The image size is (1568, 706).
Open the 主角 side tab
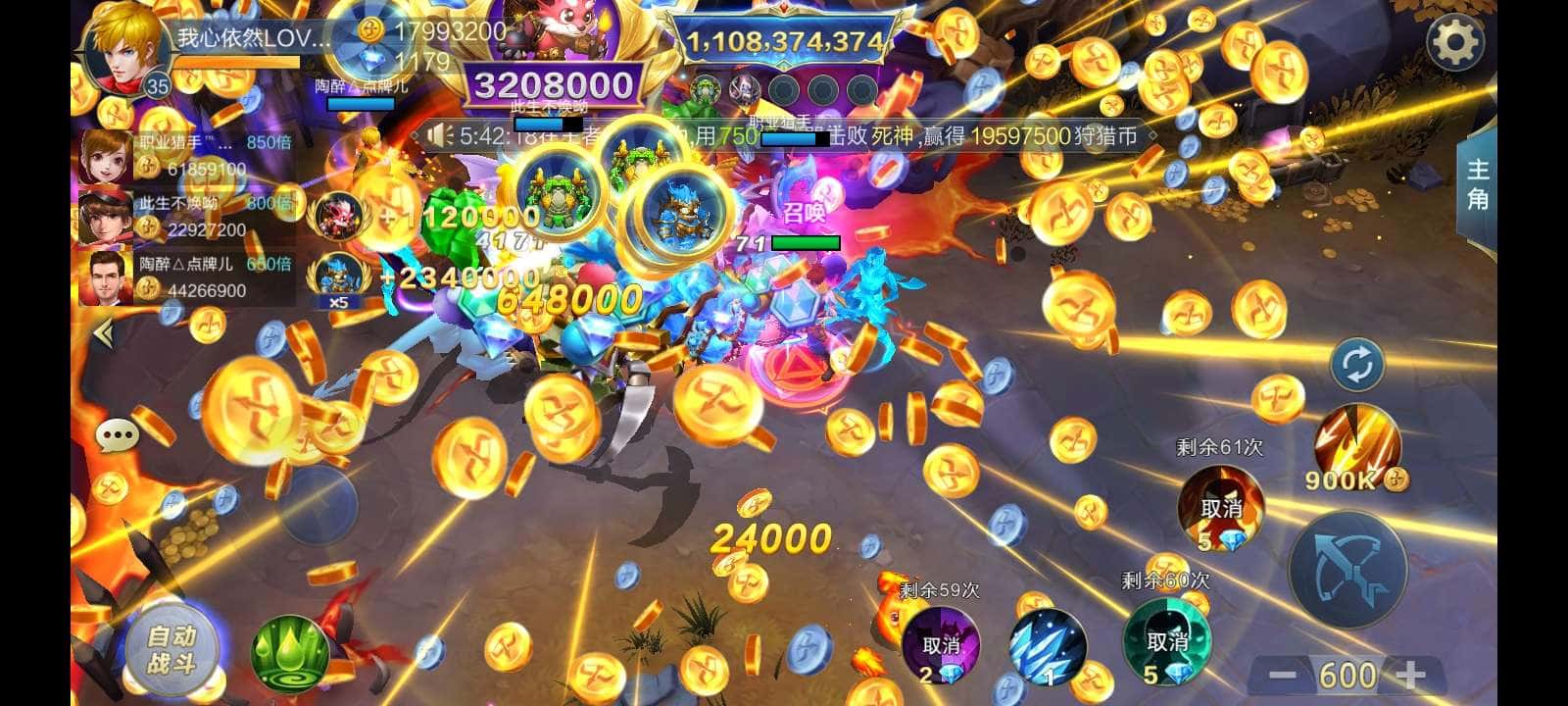click(x=1477, y=184)
